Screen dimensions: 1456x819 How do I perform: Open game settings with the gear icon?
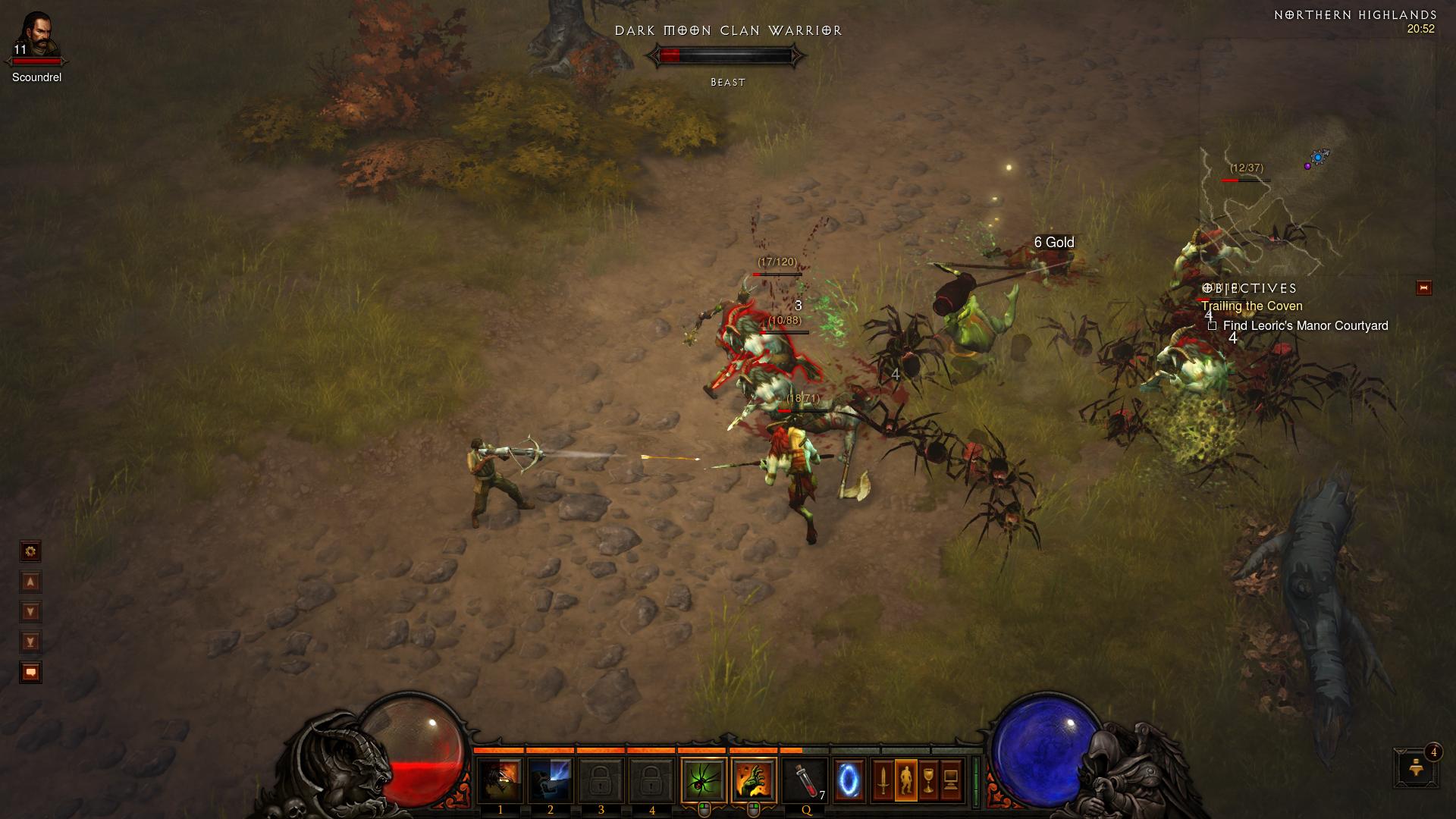(x=30, y=551)
